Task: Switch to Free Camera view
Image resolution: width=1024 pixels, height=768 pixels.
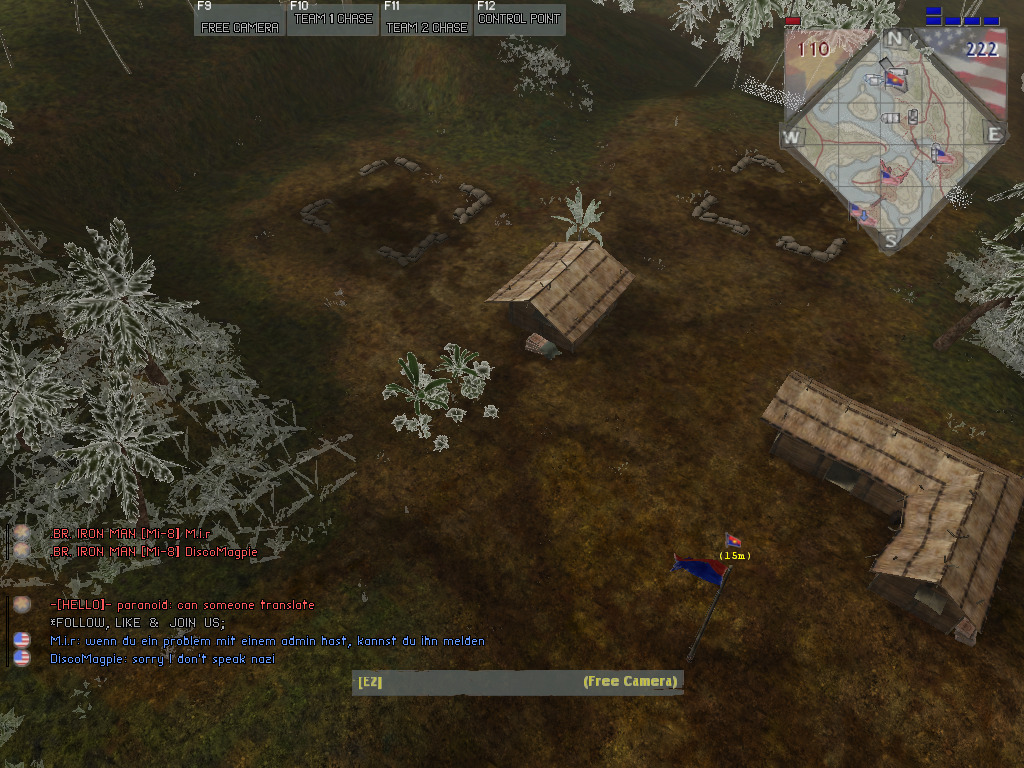Action: tap(240, 20)
